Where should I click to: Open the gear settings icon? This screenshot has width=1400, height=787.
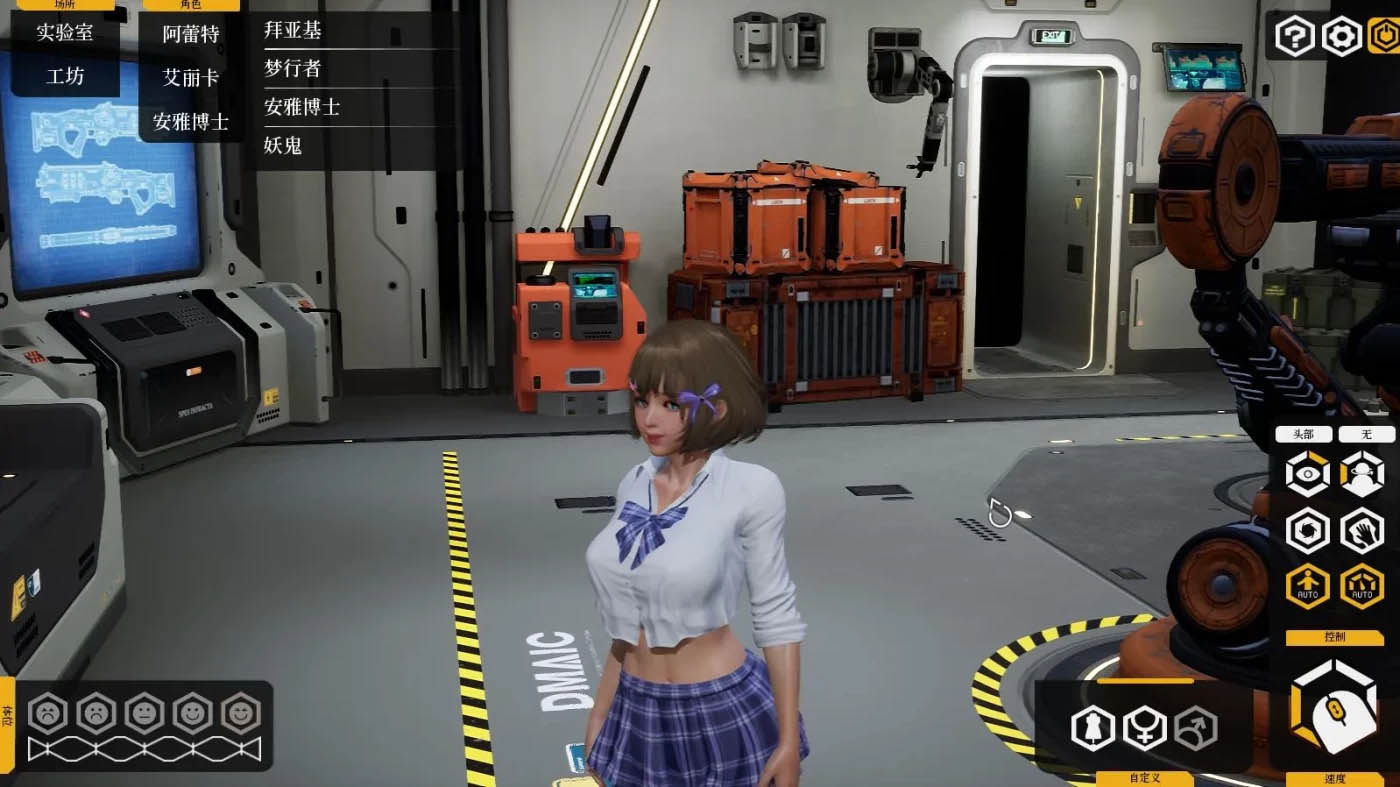pos(1341,37)
